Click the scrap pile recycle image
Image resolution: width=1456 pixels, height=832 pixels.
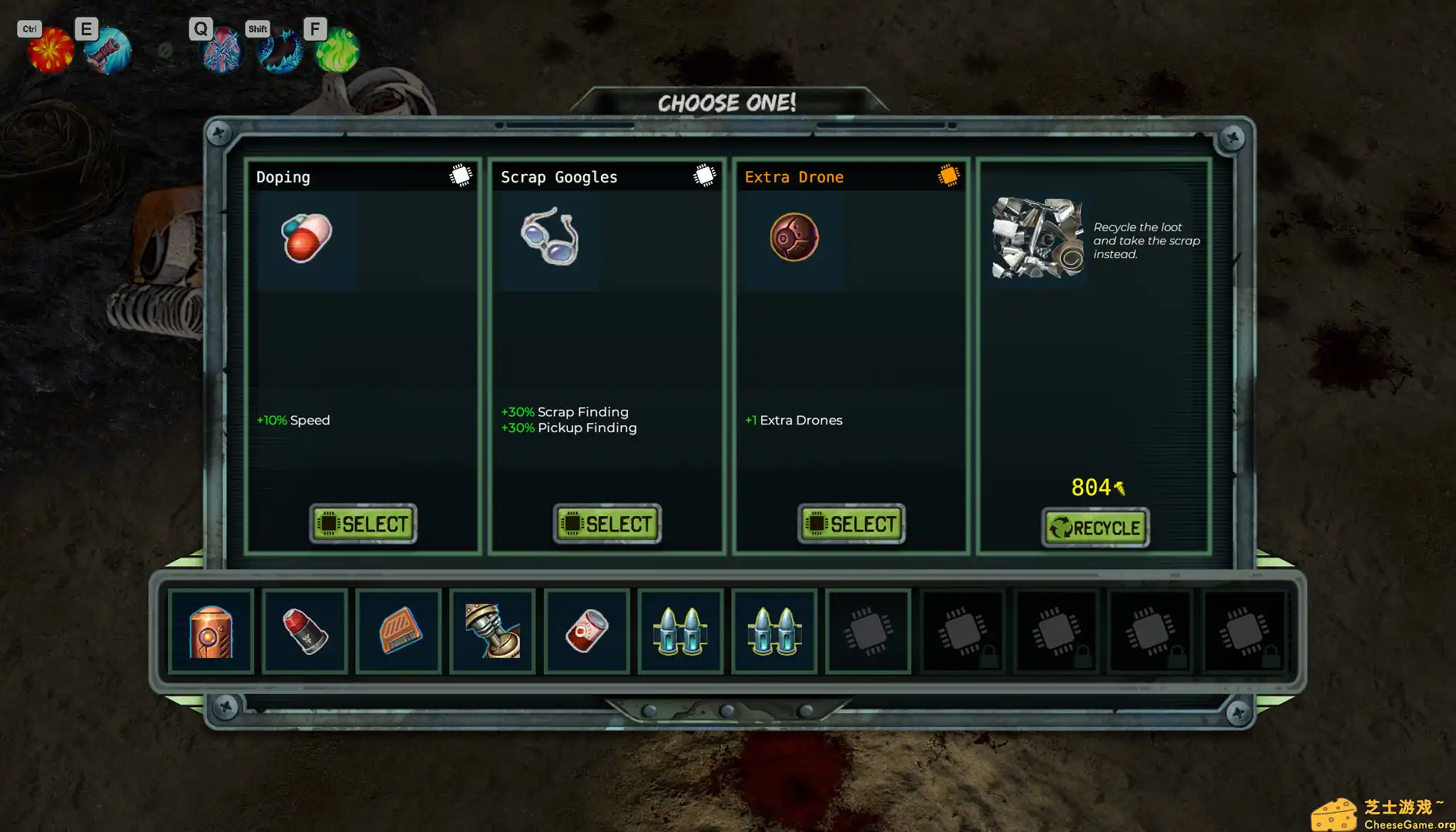coord(1038,238)
